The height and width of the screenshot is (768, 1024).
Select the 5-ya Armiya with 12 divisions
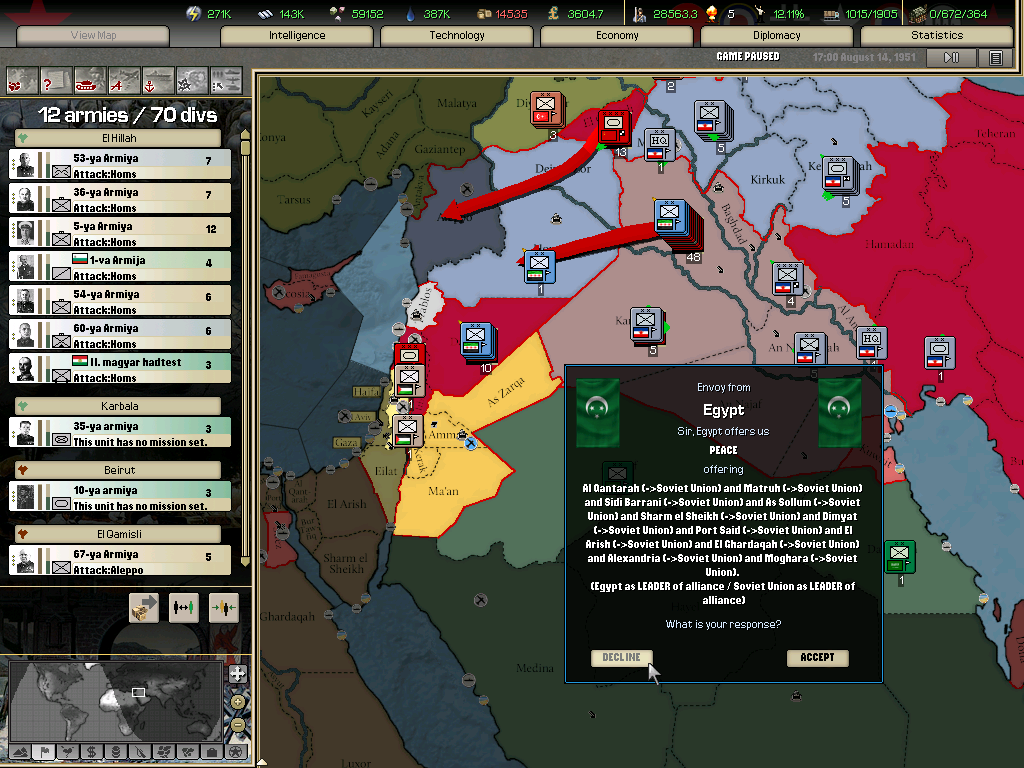click(x=120, y=233)
